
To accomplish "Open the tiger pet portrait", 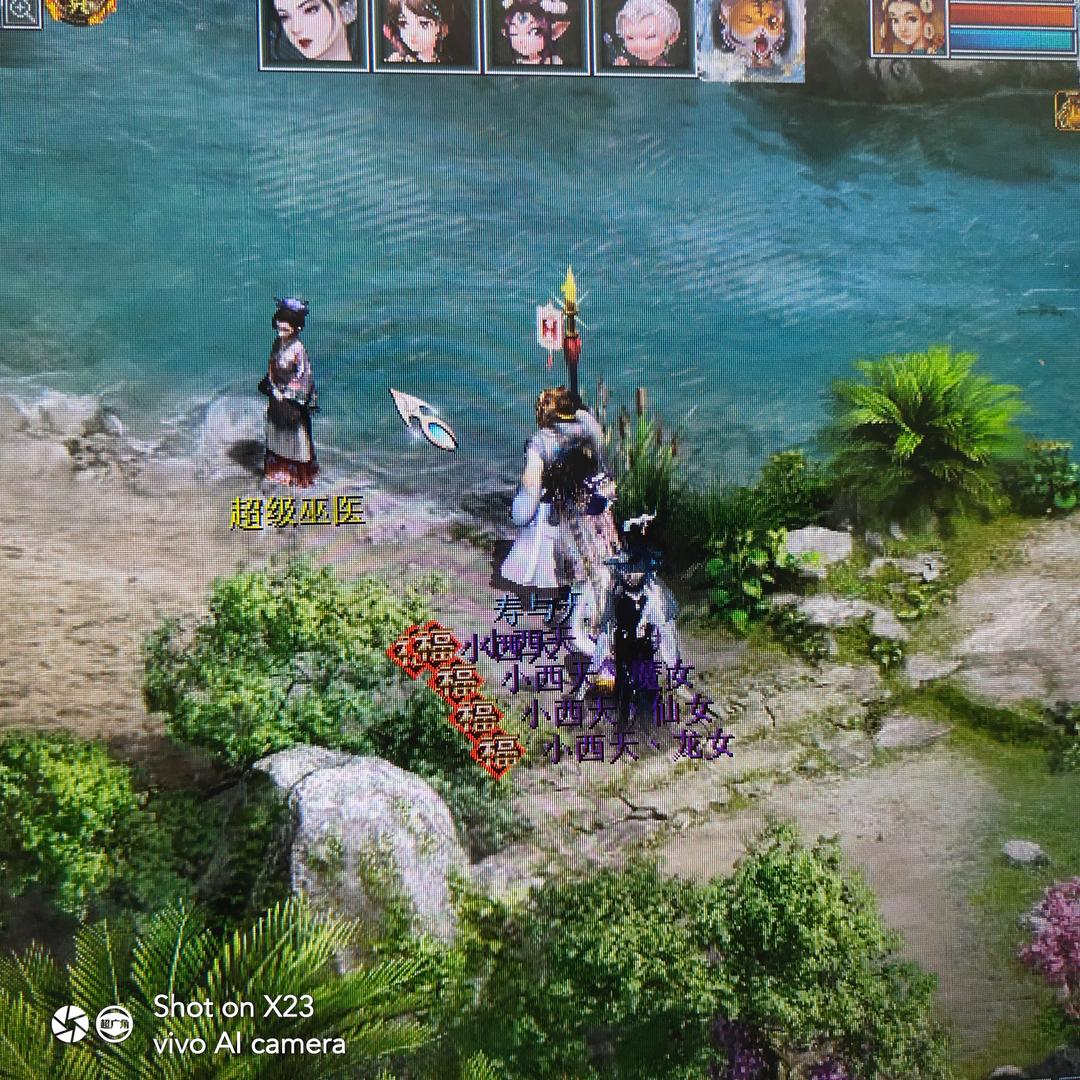I will click(x=751, y=38).
